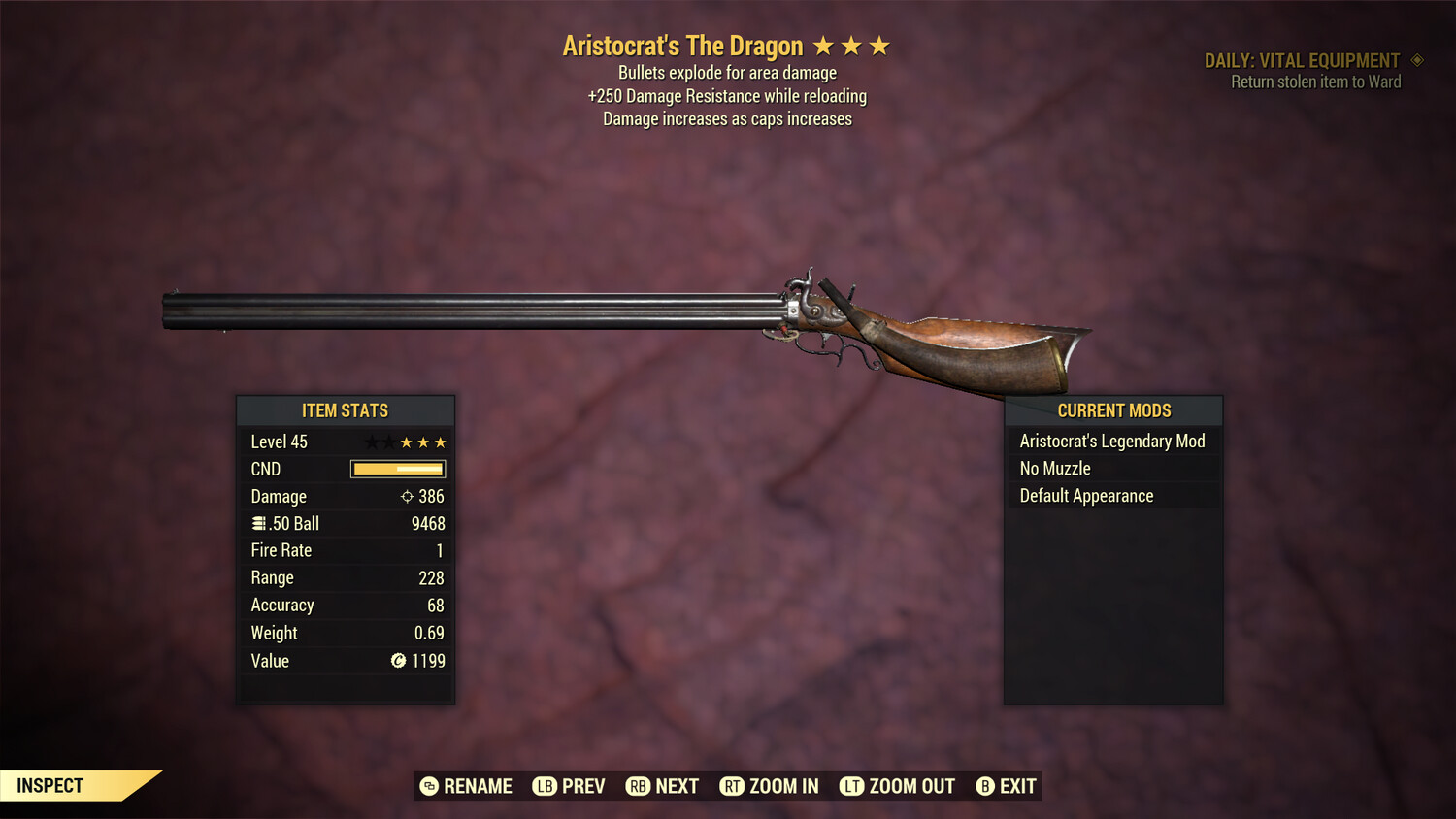This screenshot has width=1456, height=819.
Task: Select the rename icon near RENAME
Action: pos(429,786)
